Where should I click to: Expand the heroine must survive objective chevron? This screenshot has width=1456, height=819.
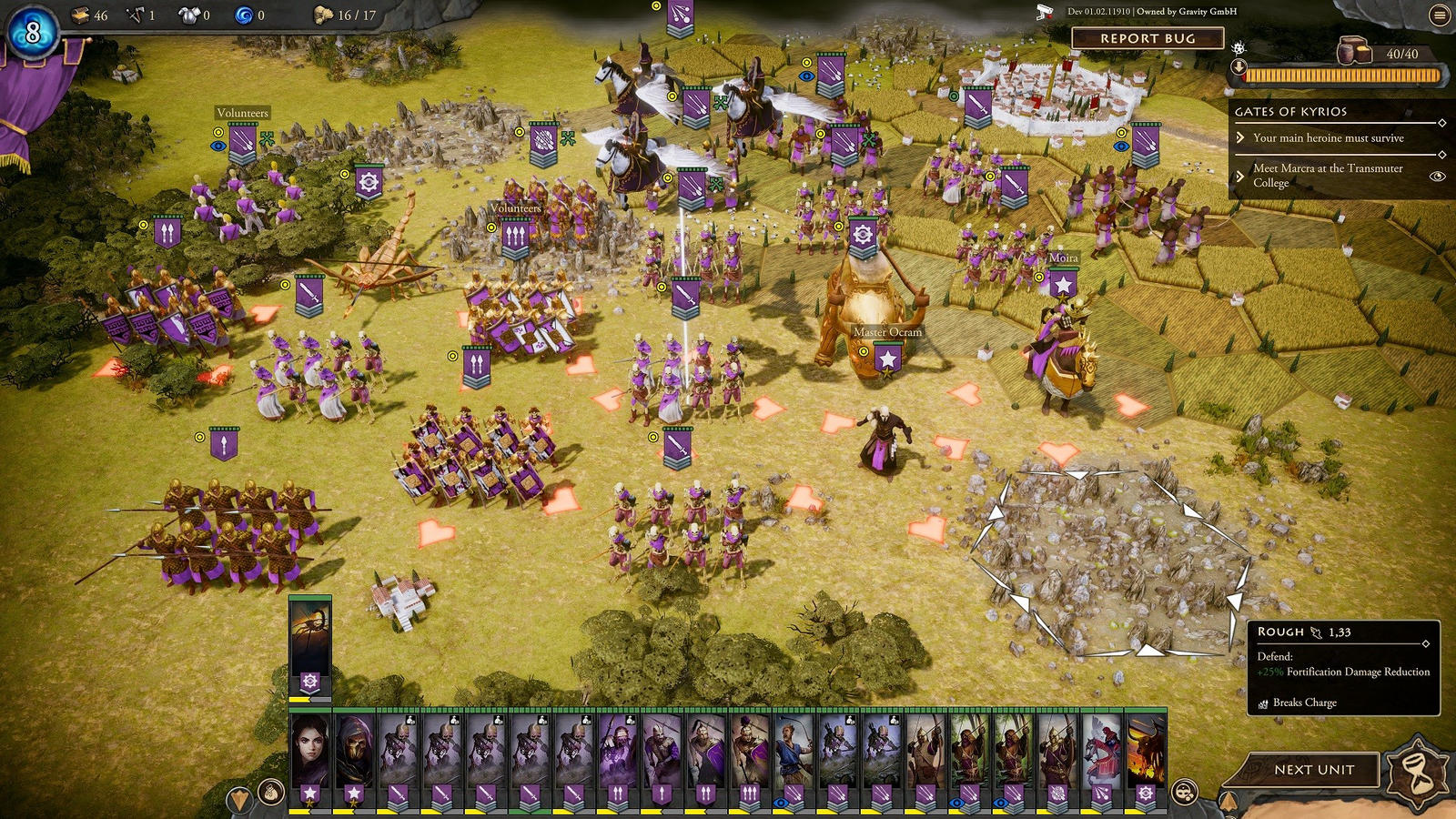click(x=1239, y=138)
